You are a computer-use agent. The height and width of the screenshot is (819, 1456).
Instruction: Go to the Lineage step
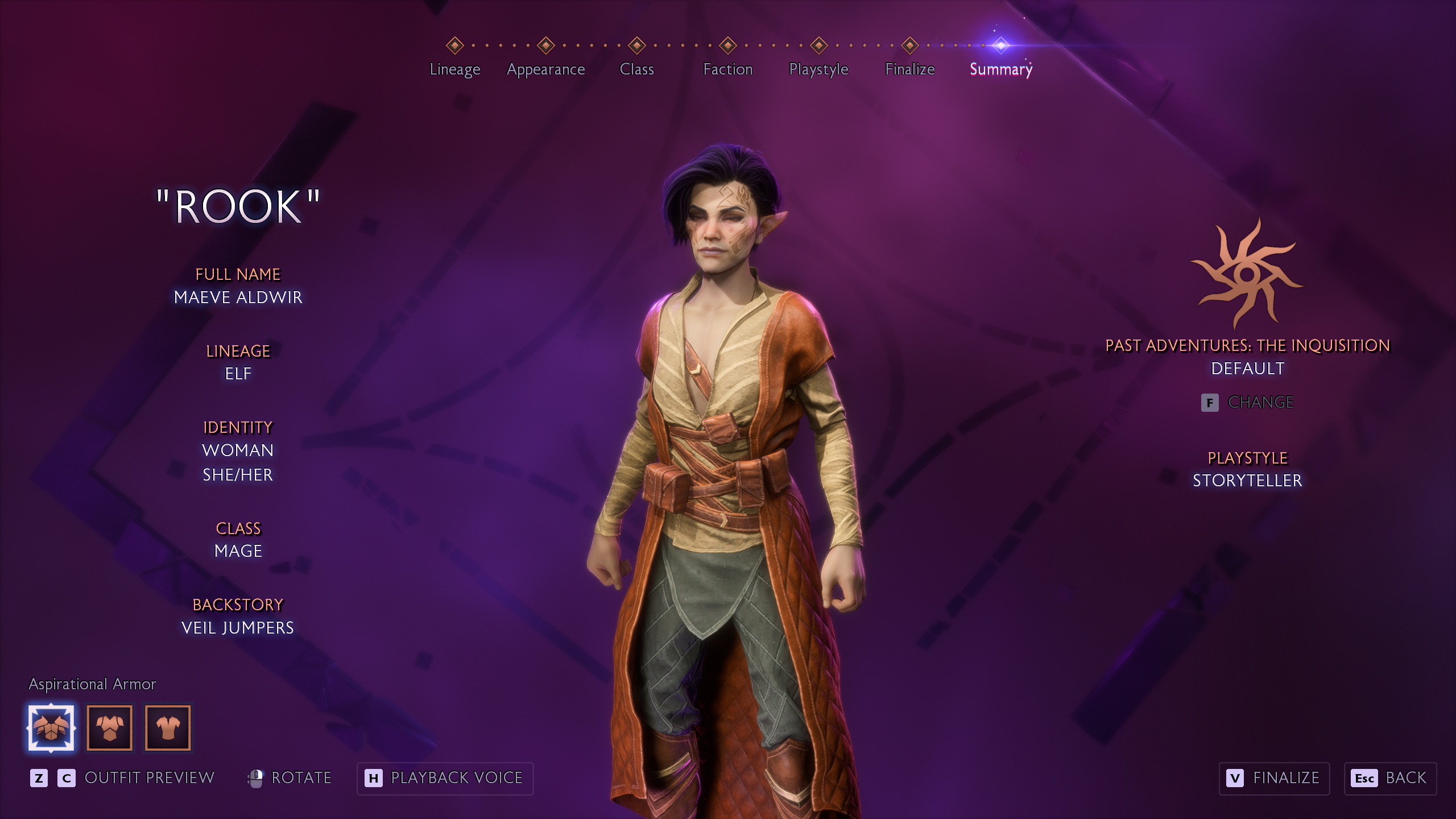(x=454, y=69)
